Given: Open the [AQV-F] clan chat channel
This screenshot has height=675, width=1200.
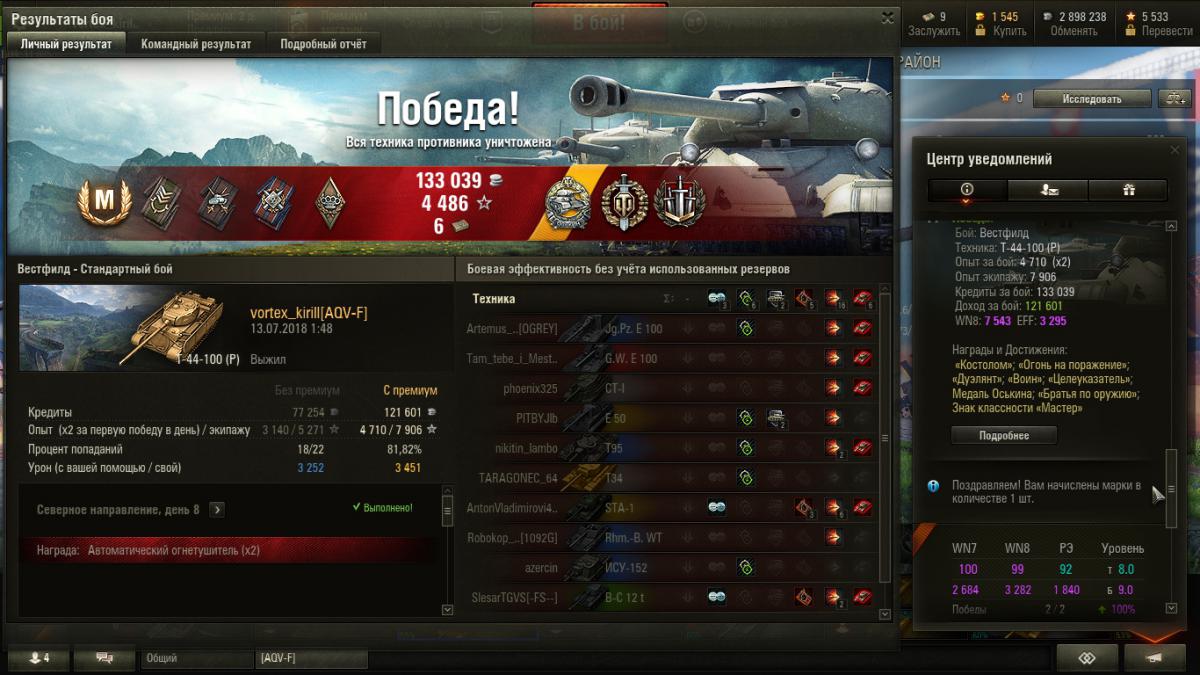Looking at the screenshot, I should click(310, 658).
